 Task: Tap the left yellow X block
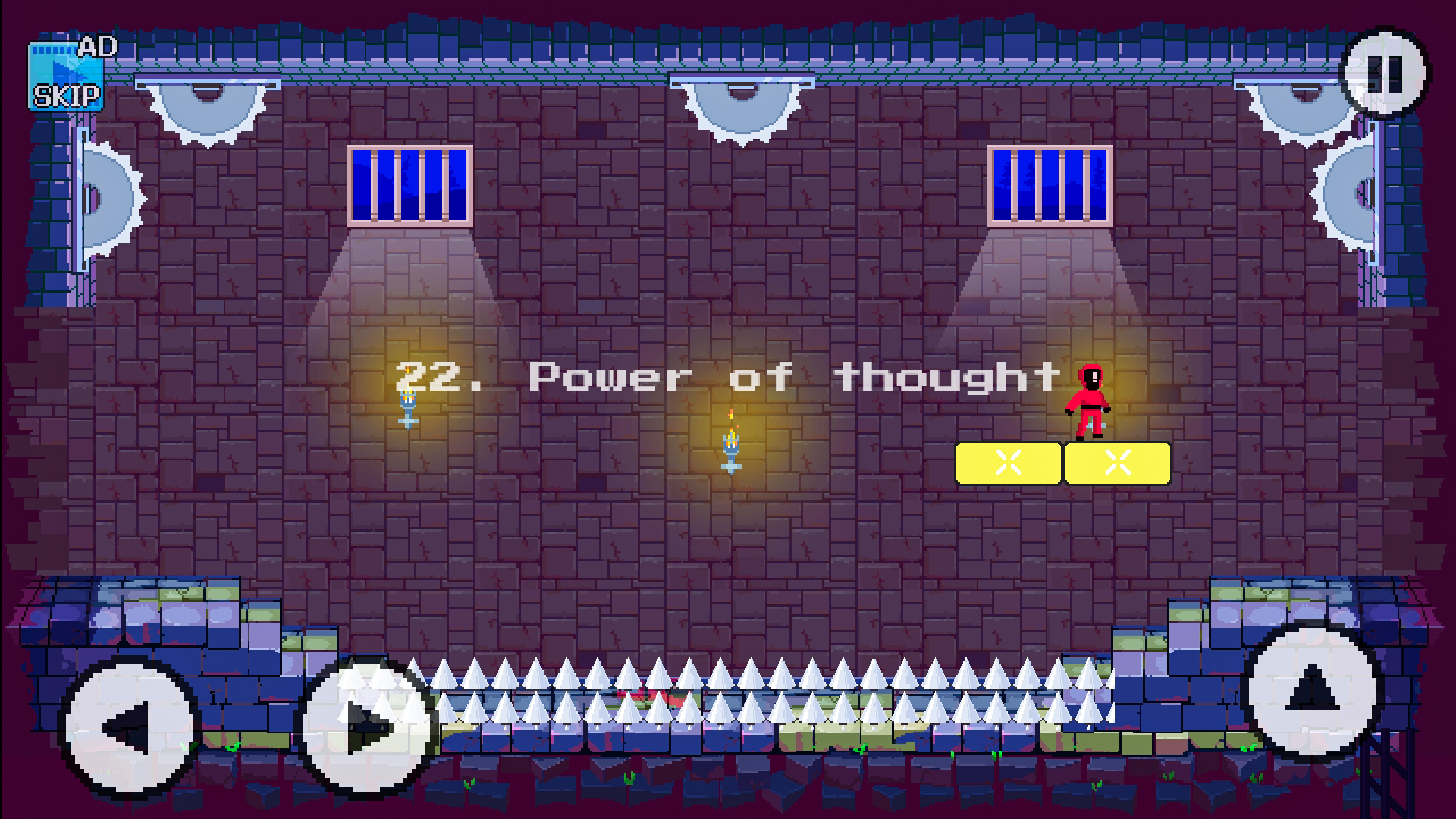click(x=1009, y=463)
